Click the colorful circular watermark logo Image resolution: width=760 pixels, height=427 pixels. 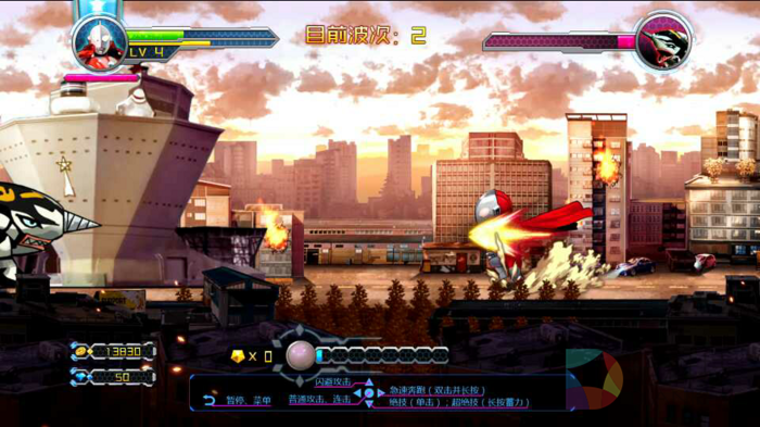click(594, 375)
